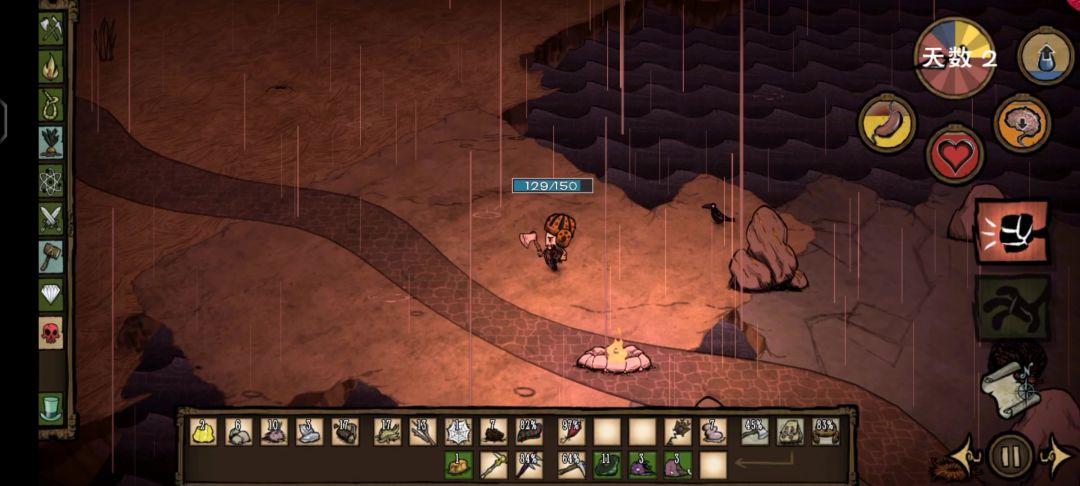Rotate camera with the left arrow
The image size is (1080, 486).
point(966,458)
